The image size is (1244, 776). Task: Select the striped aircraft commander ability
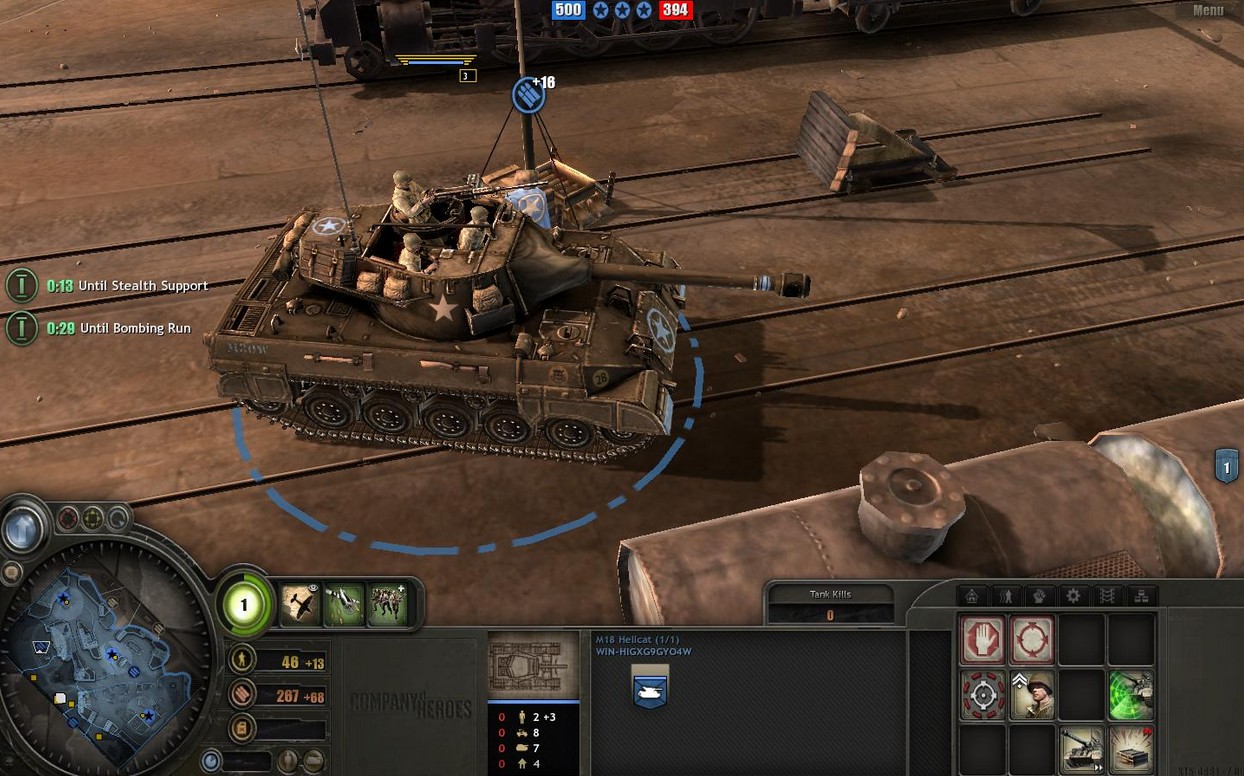[344, 605]
